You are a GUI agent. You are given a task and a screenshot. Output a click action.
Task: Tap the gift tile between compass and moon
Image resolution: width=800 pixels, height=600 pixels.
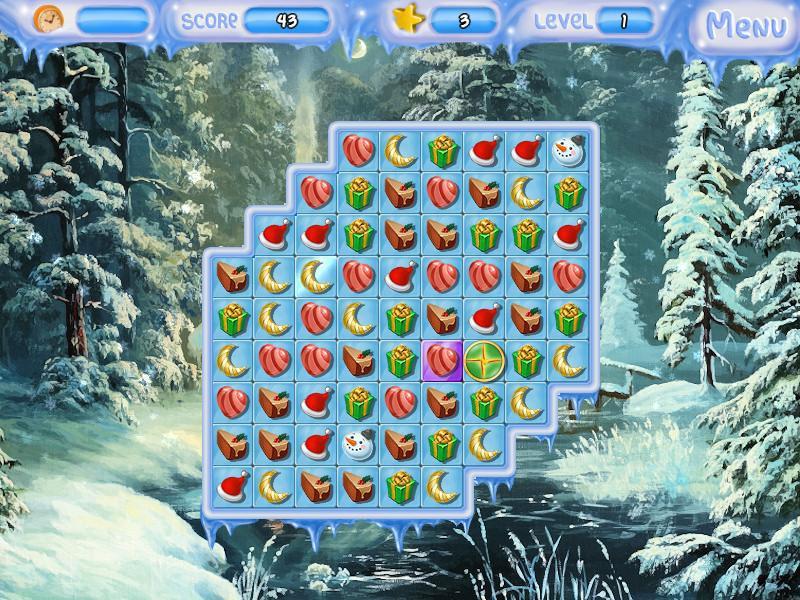(x=526, y=360)
